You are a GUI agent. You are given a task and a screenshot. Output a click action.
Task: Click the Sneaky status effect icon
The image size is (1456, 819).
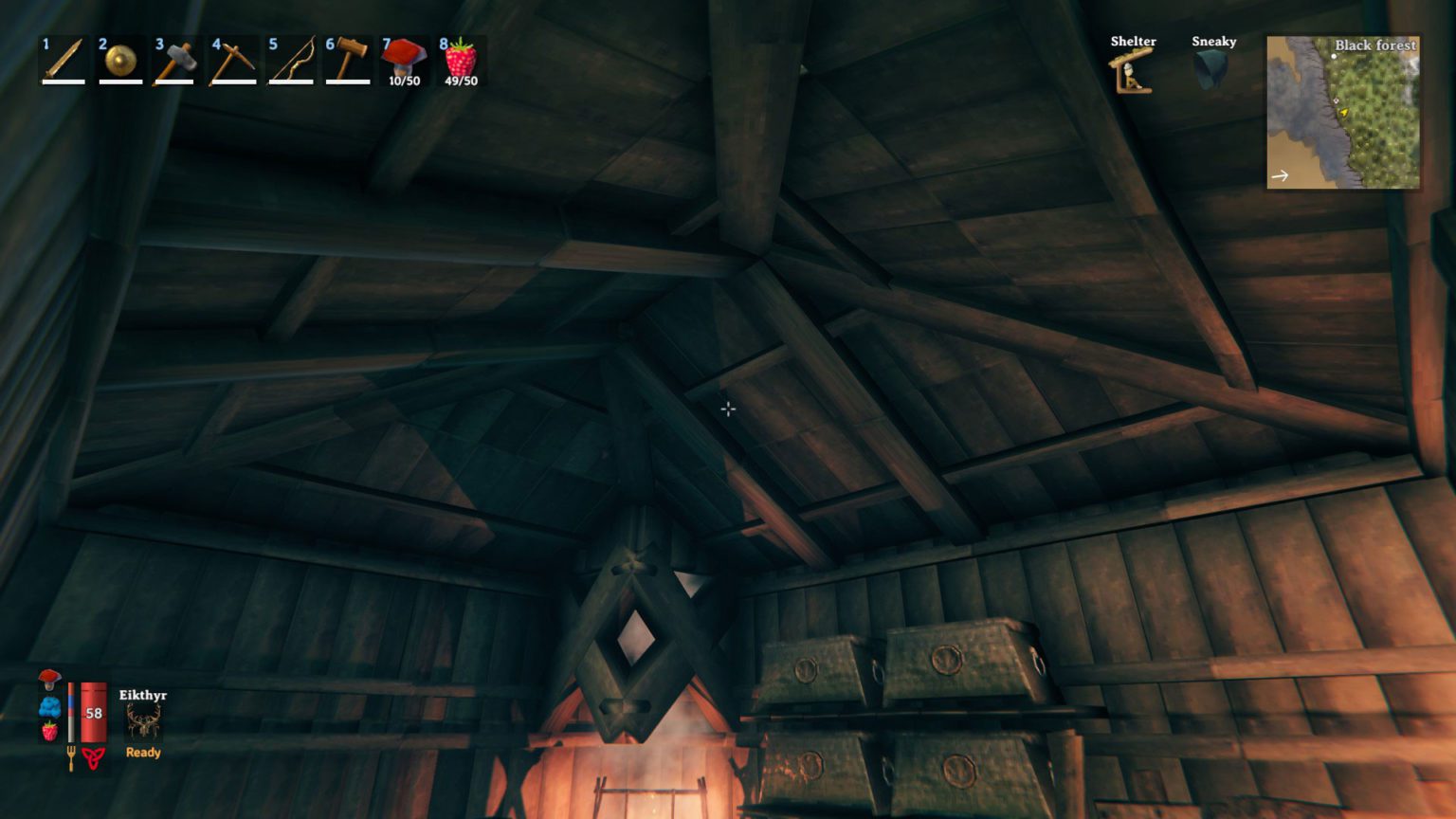[x=1211, y=70]
